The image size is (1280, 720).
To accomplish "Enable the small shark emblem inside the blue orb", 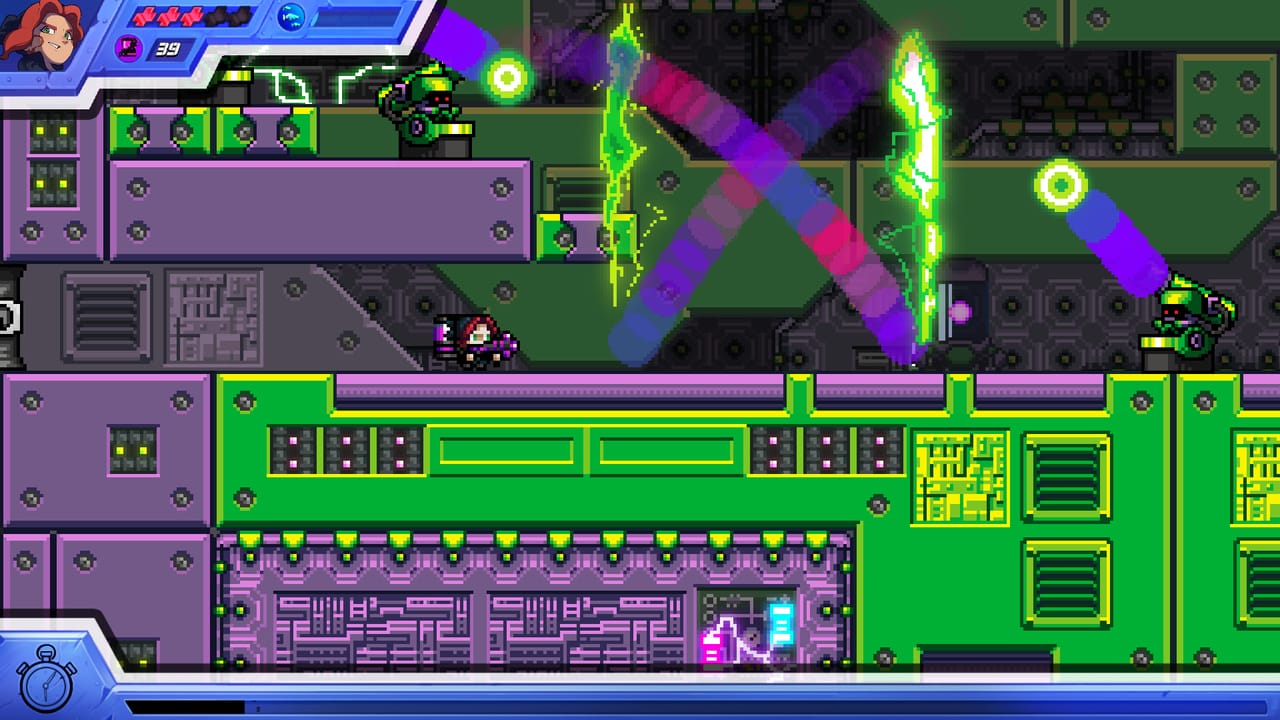I will (291, 17).
